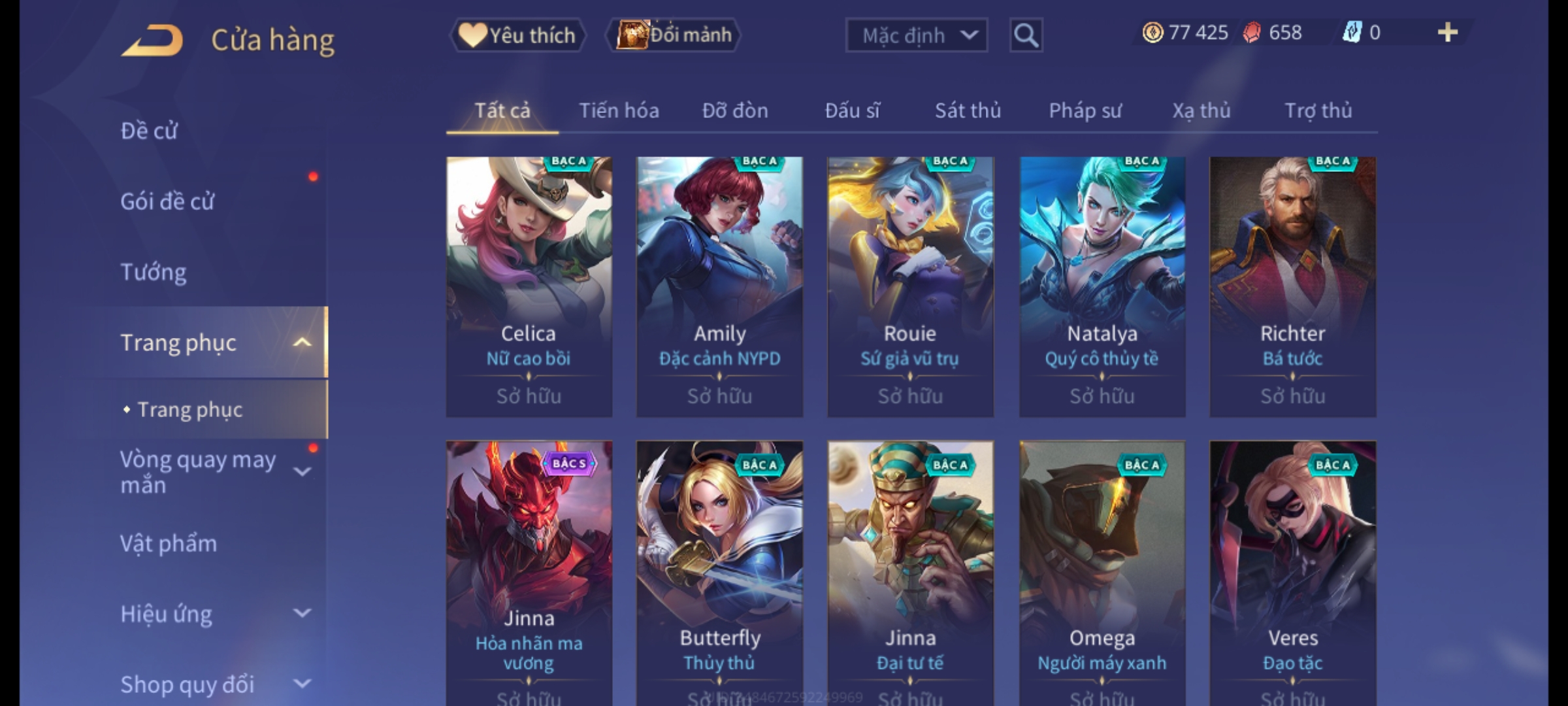
Task: Choose the Natalya Quý cô thủy tề skin
Action: coord(1102,286)
